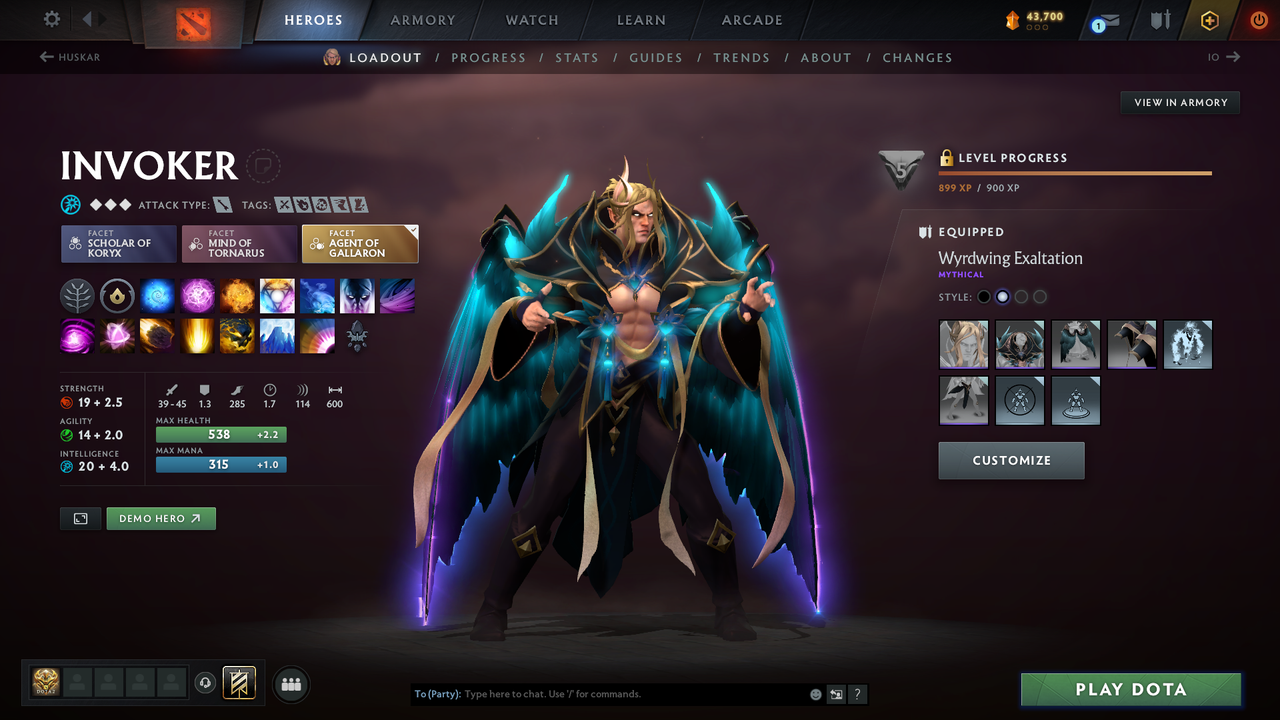Select the fourth style radio button
This screenshot has width=1280, height=720.
pos(1040,296)
